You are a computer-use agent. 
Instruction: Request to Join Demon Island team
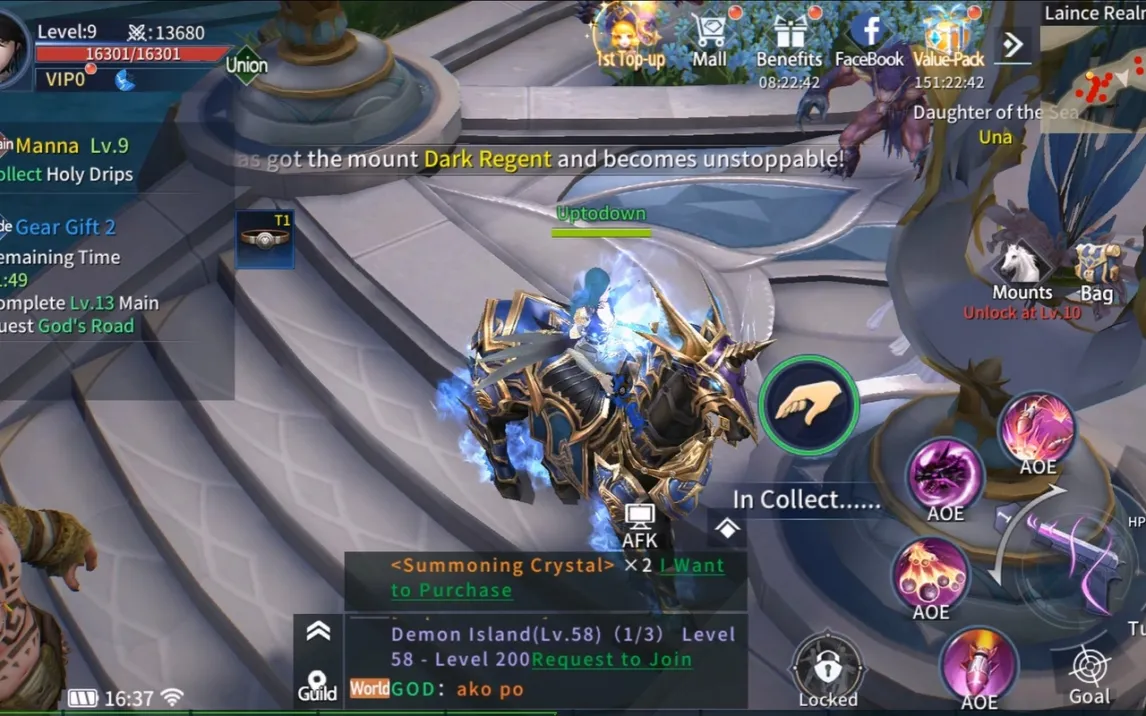[x=612, y=659]
